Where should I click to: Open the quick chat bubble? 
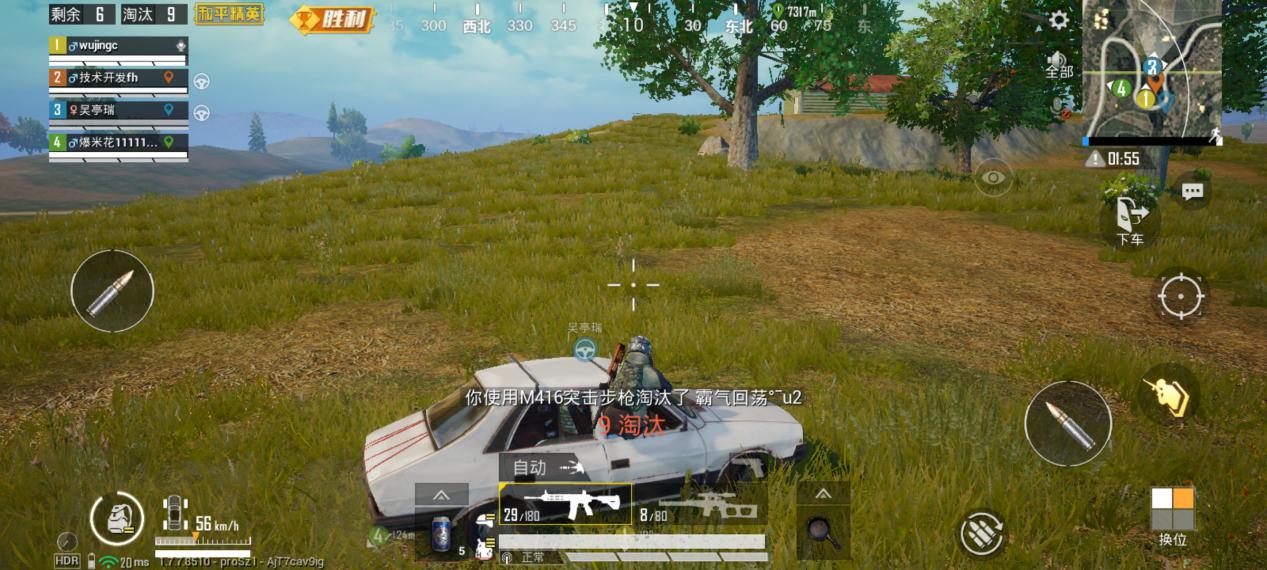click(x=1191, y=192)
